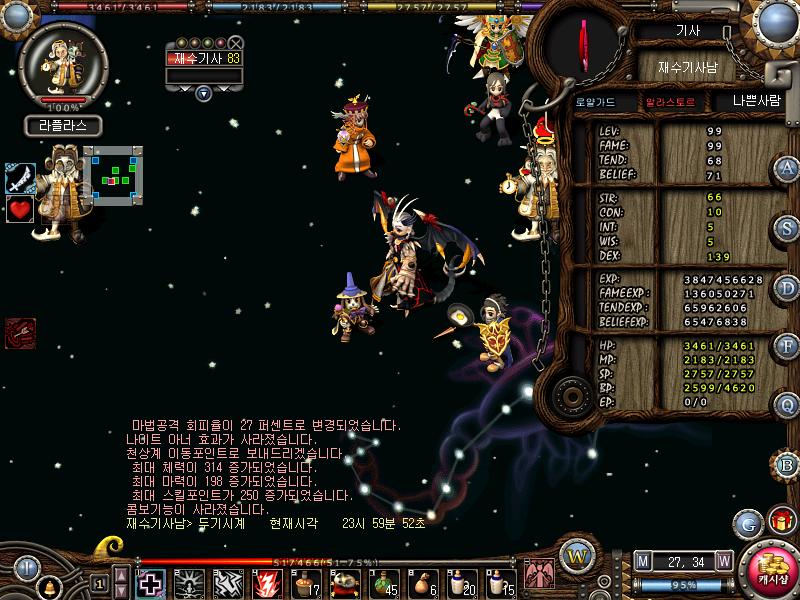Click the round D side button
800x600 pixels.
pos(787,287)
